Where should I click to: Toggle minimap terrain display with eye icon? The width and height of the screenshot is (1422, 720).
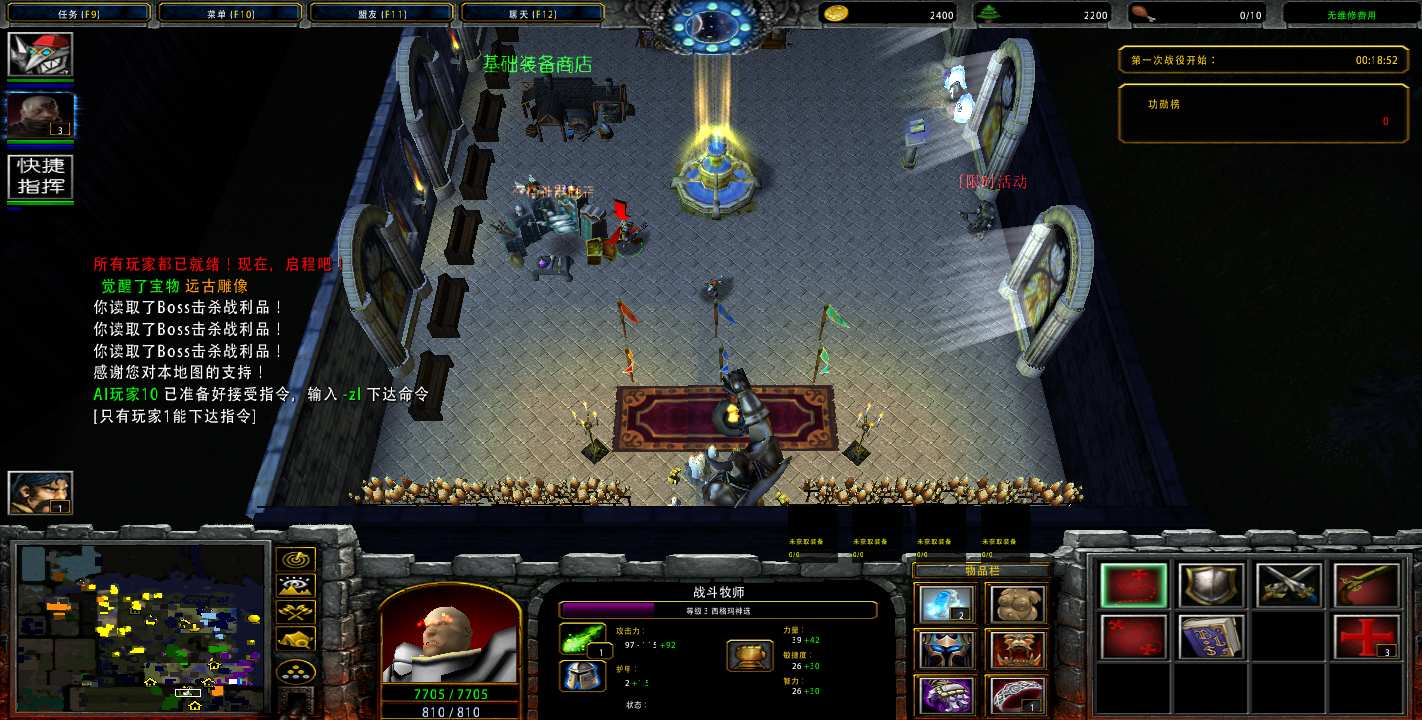point(298,587)
